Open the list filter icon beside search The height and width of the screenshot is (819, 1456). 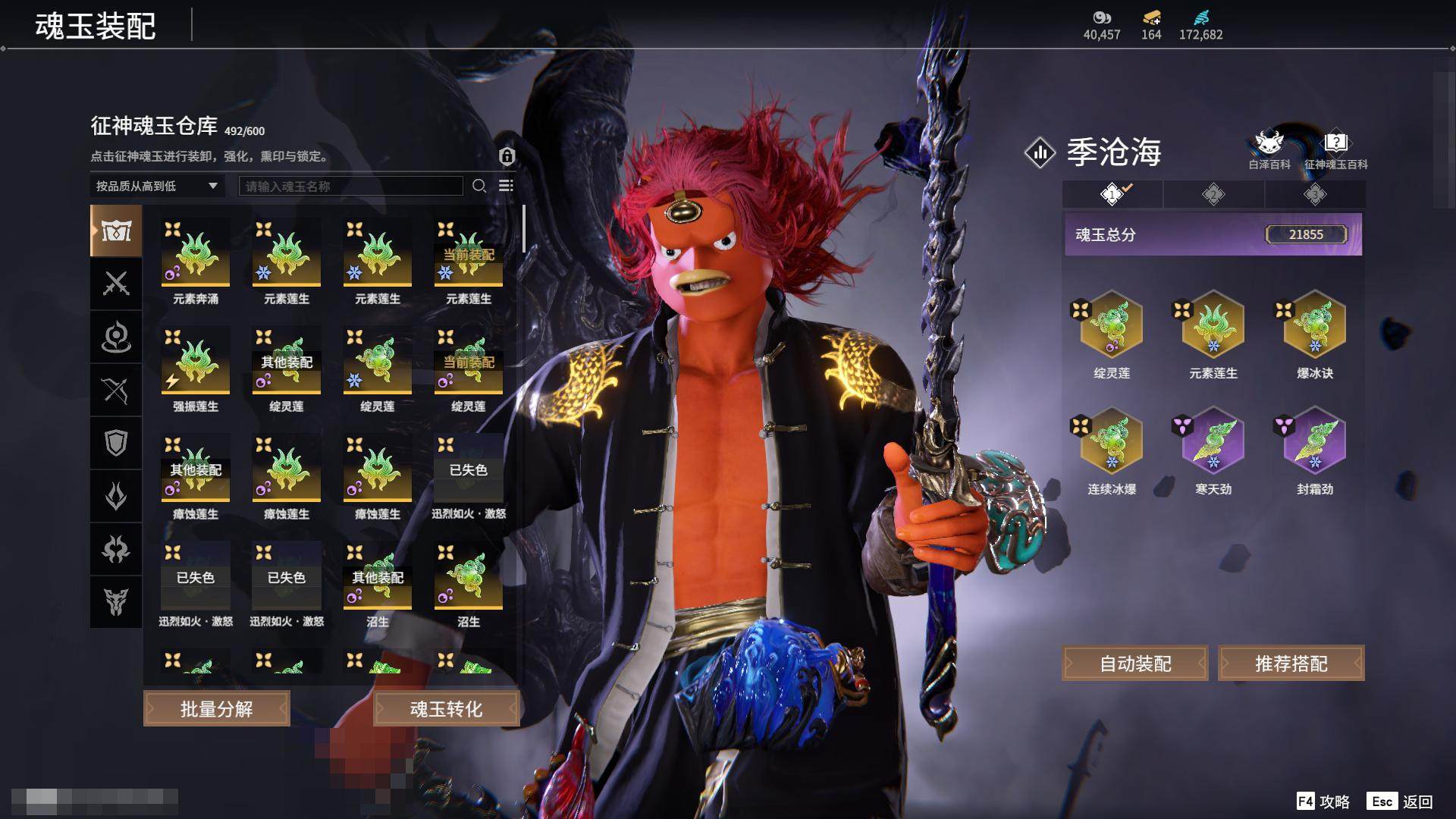point(506,186)
